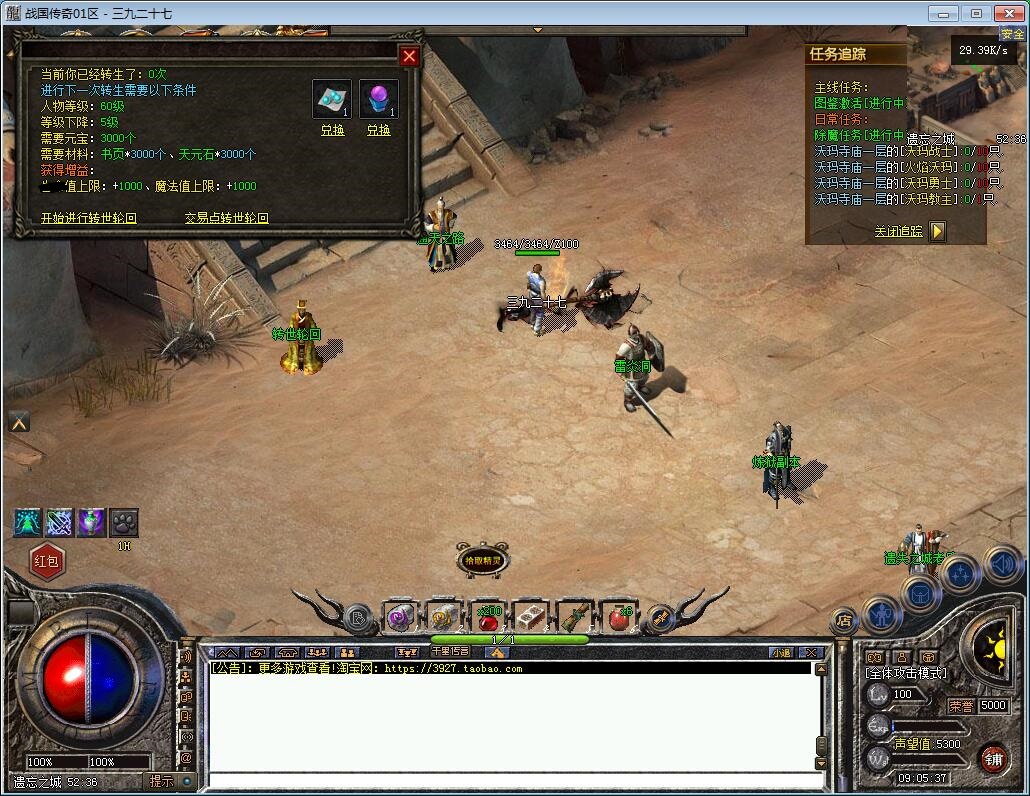
Task: Close the reincarnation dialog with red X
Action: click(x=408, y=57)
